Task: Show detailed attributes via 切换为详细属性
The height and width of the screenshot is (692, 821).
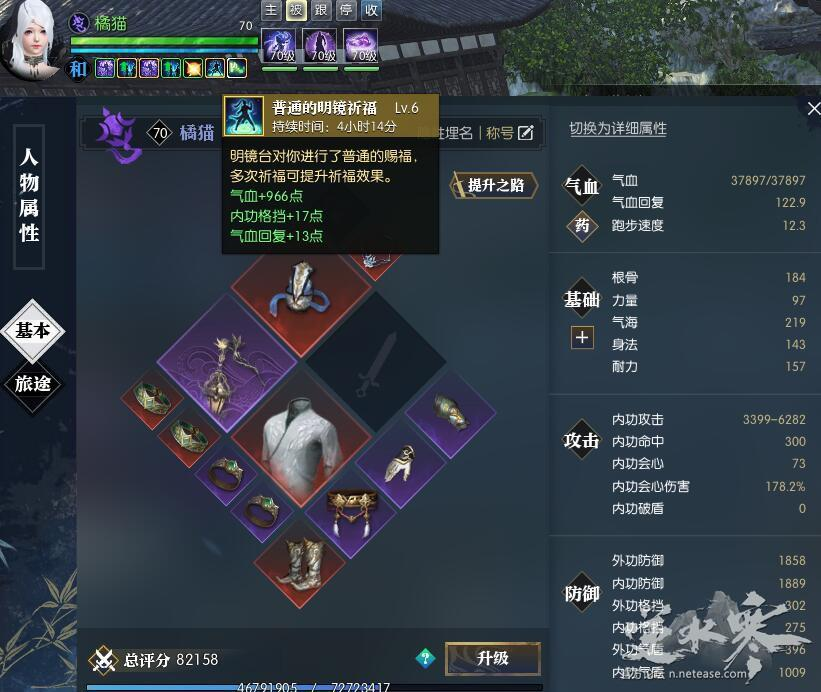Action: [x=618, y=128]
